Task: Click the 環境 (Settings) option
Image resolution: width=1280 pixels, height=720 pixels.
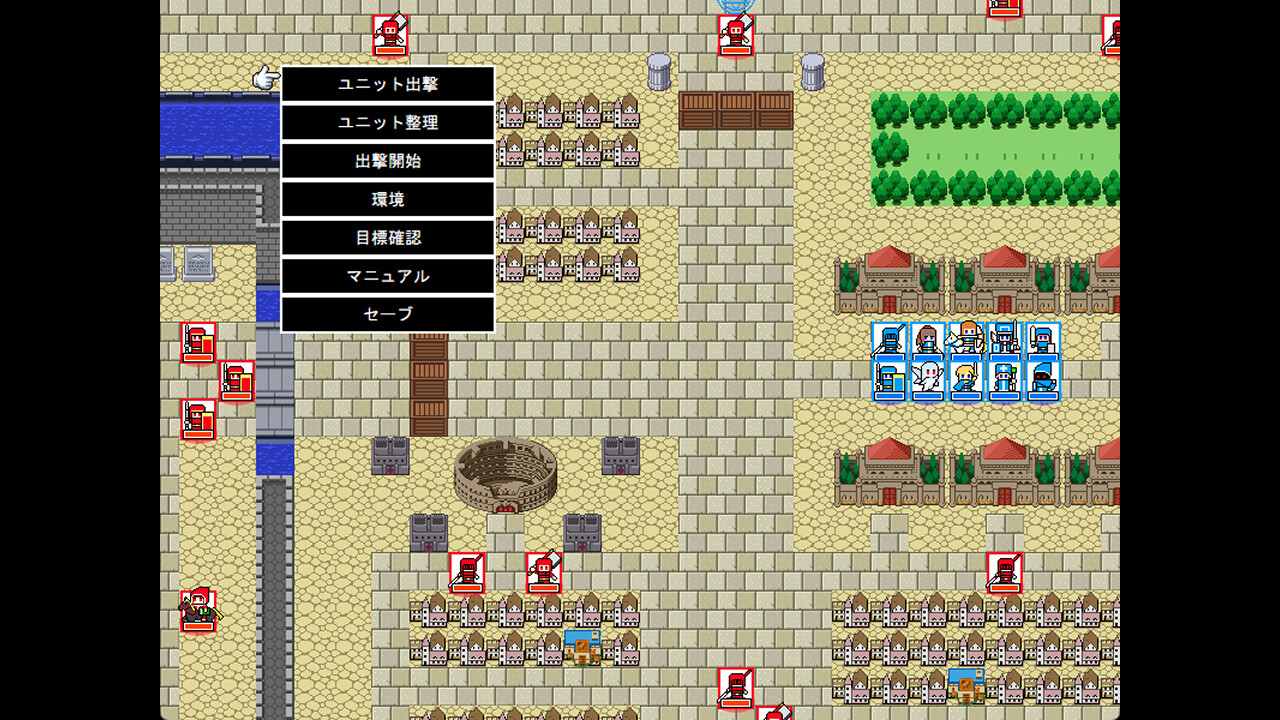Action: coord(387,199)
